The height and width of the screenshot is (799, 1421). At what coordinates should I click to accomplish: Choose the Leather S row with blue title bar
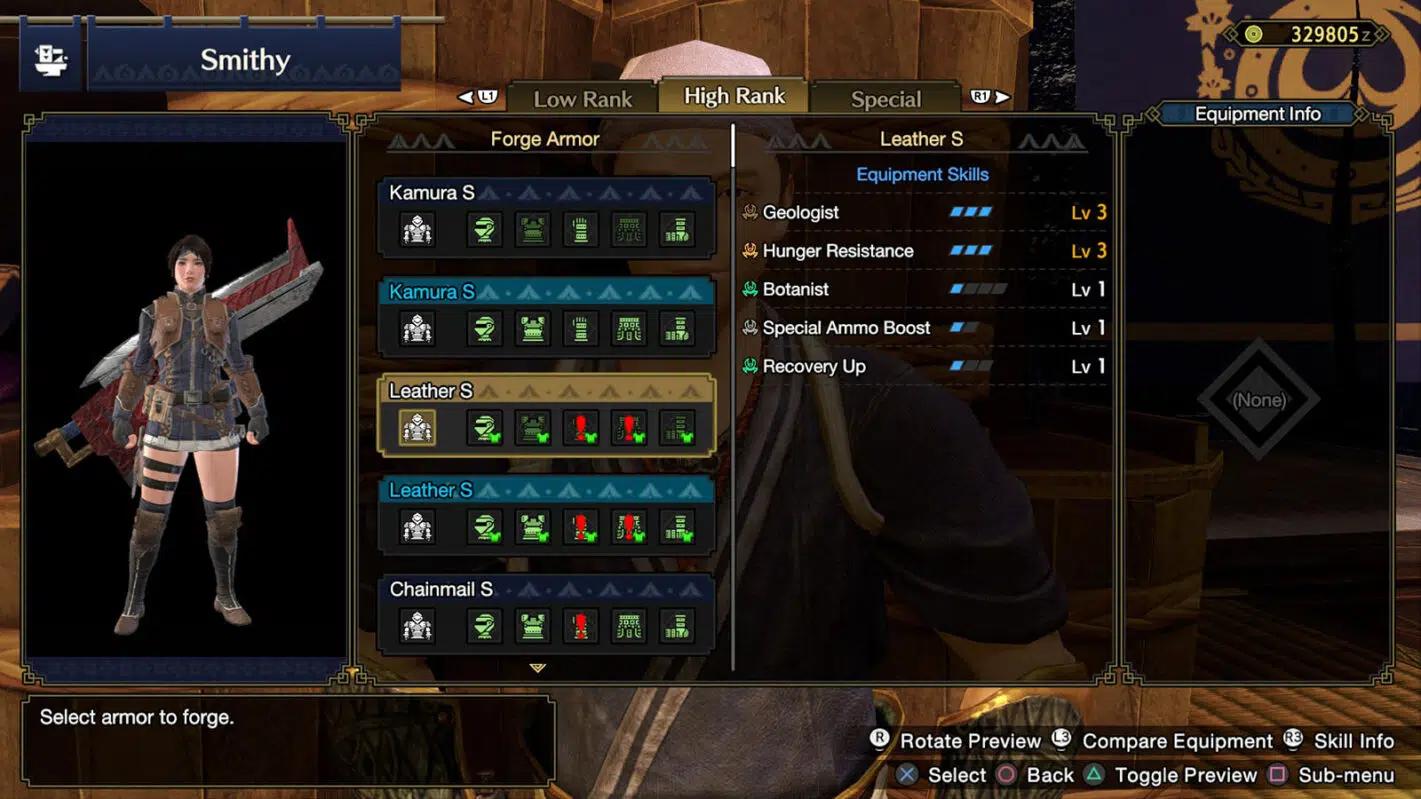[x=546, y=514]
